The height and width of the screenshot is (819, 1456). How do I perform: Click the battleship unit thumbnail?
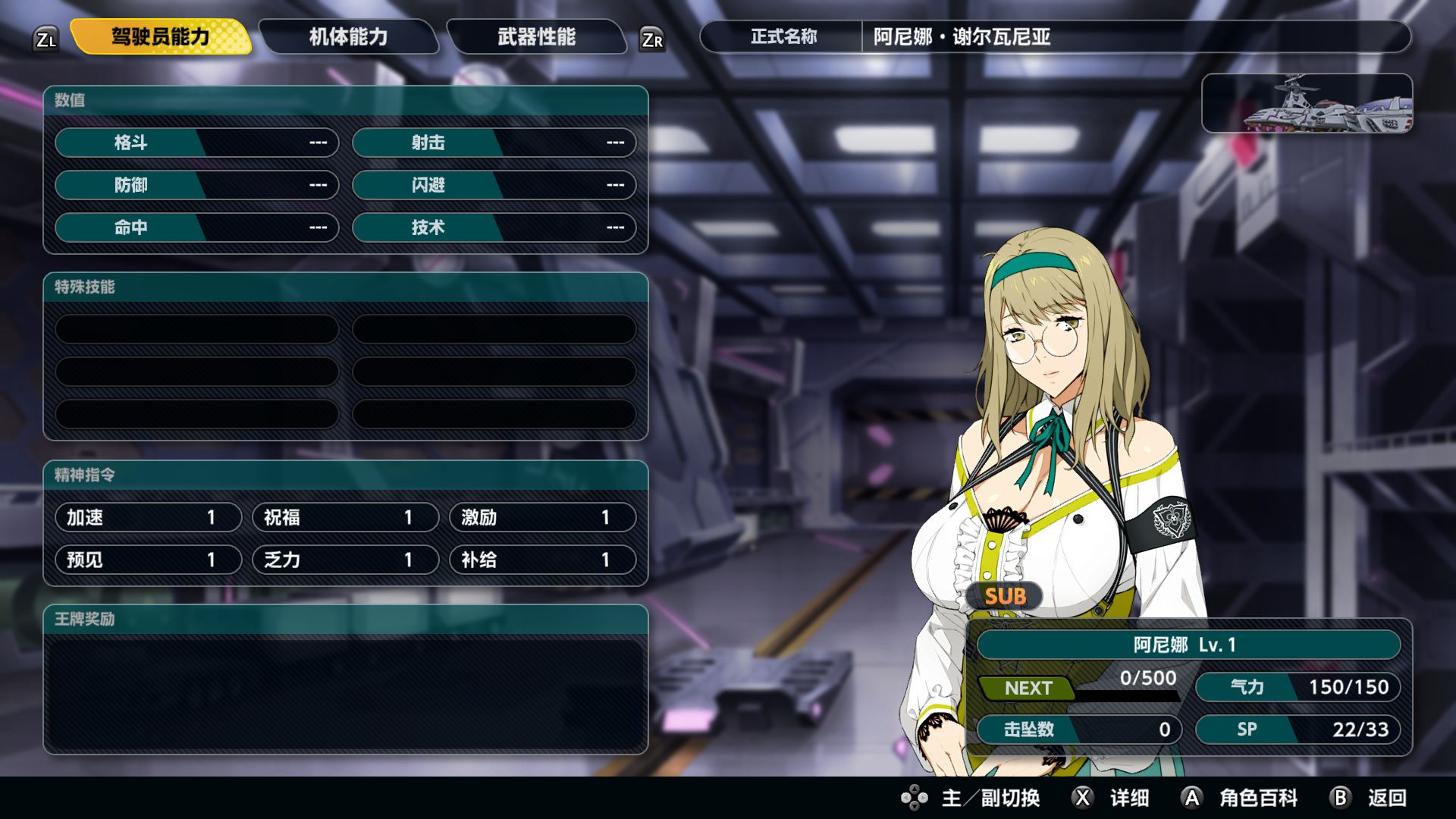1307,104
